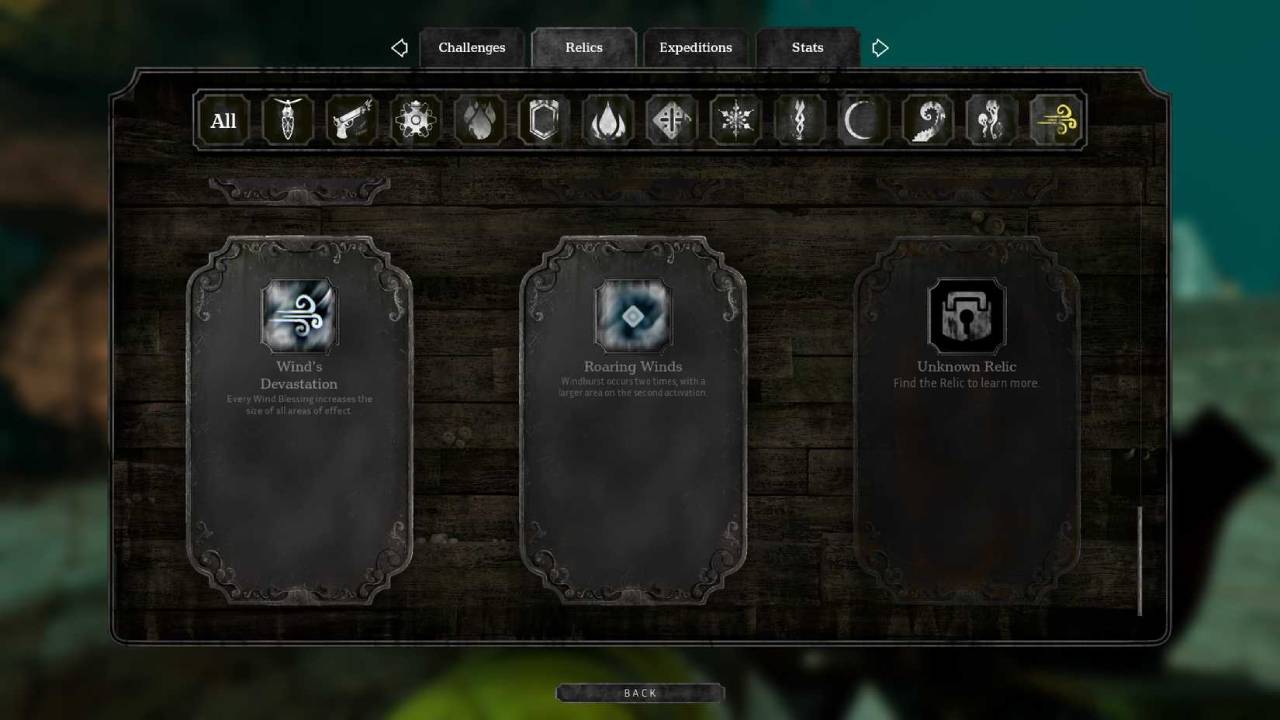Select the cross-diamond relic filter
The height and width of the screenshot is (720, 1280).
click(671, 120)
